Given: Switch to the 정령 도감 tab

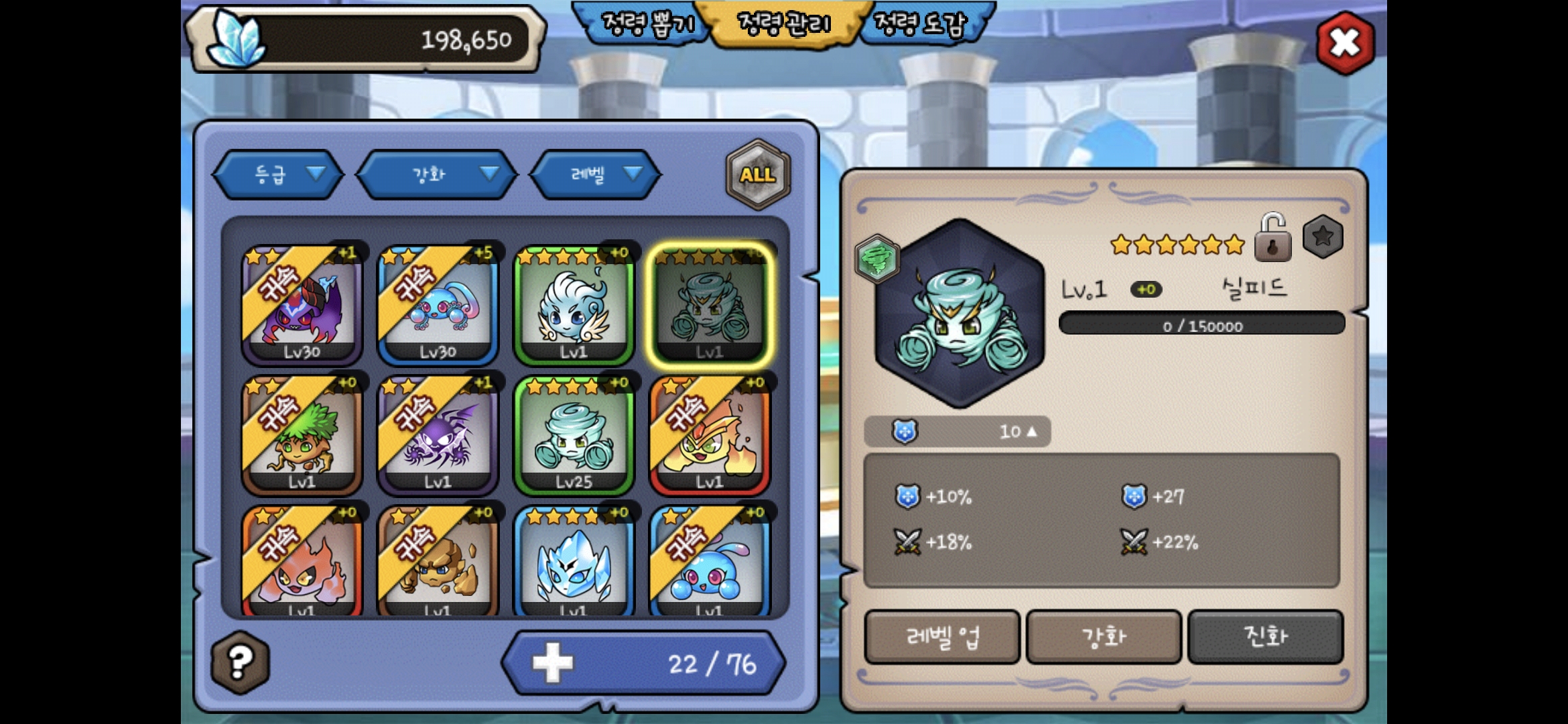Looking at the screenshot, I should pos(922,24).
